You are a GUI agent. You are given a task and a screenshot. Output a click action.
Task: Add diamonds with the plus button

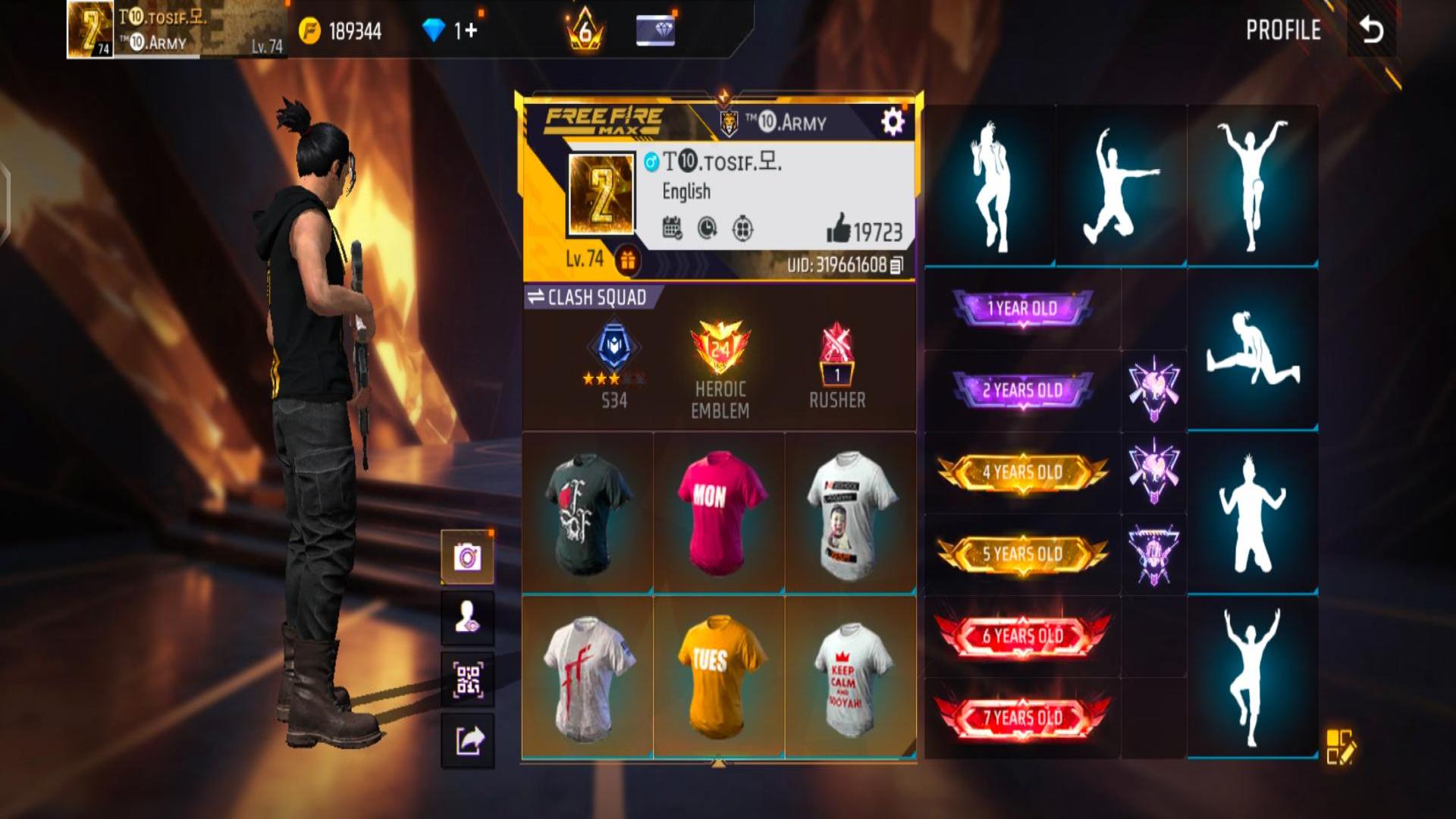coord(472,30)
